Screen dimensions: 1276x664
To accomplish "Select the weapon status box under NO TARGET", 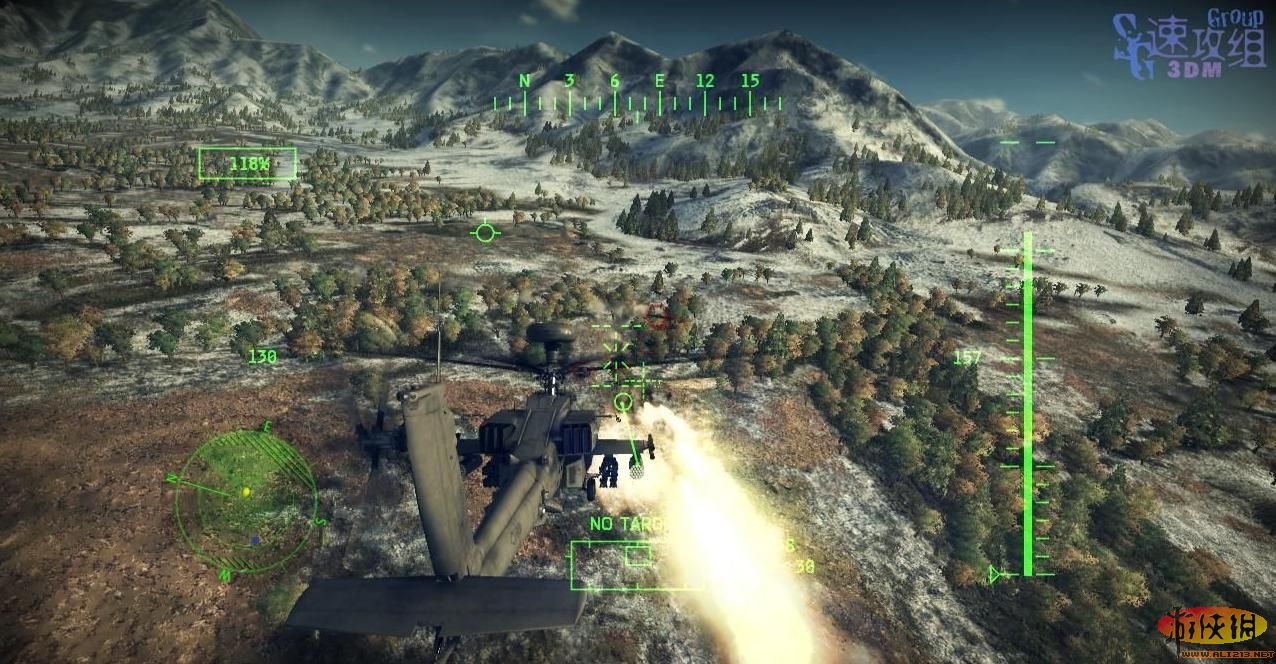I will pyautogui.click(x=636, y=564).
